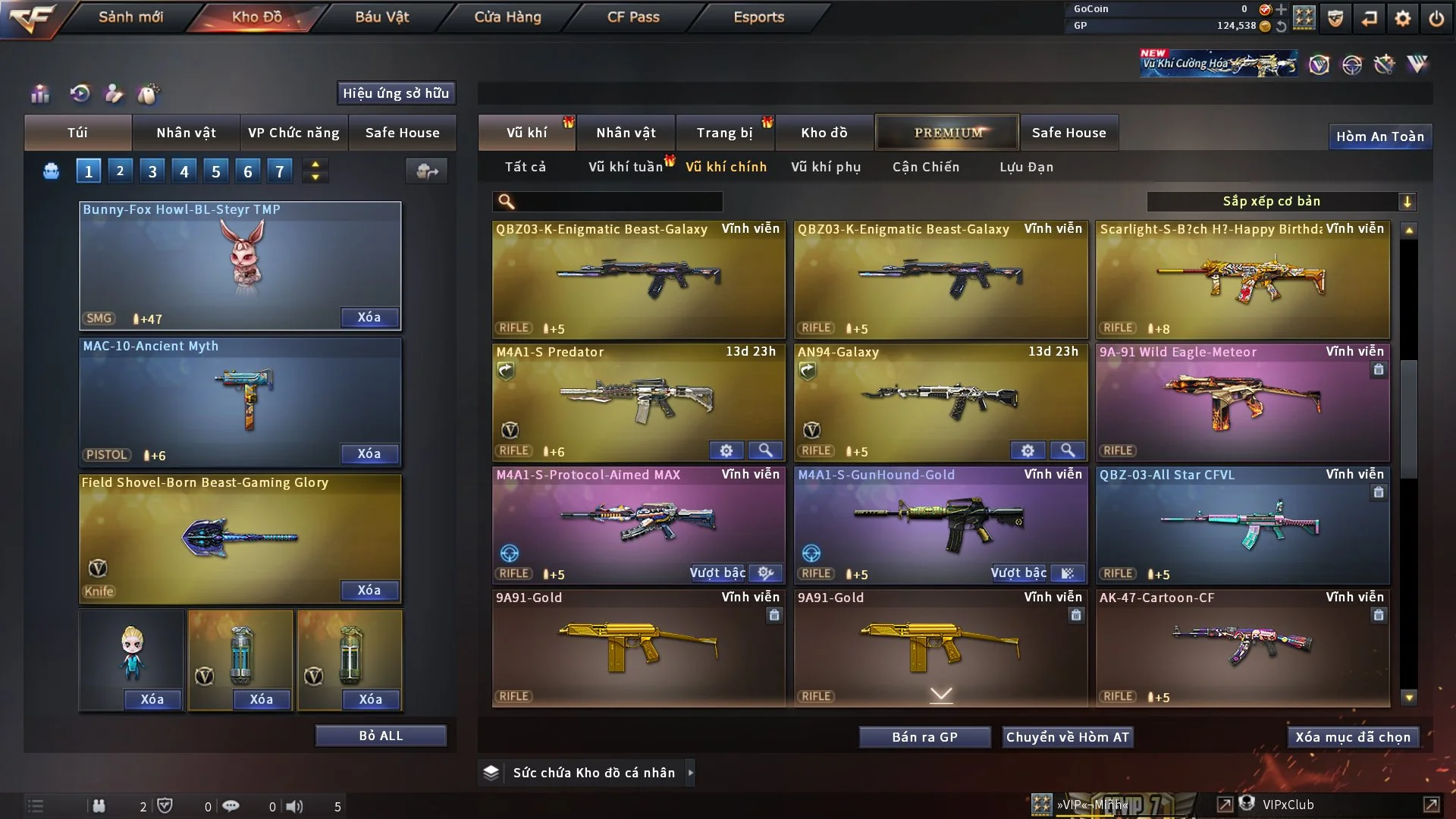Click Xóa mục đã chọn button
Screen dimensions: 1456x819
tap(1352, 737)
